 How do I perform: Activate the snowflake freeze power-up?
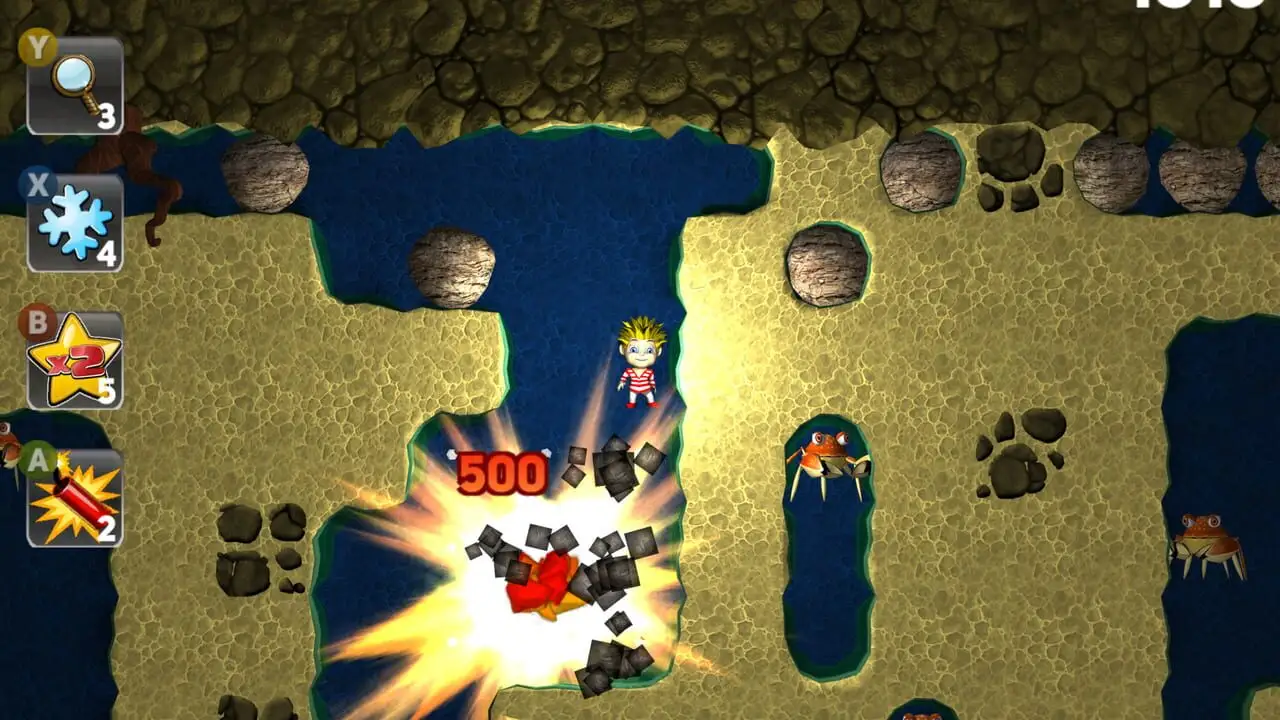point(75,223)
